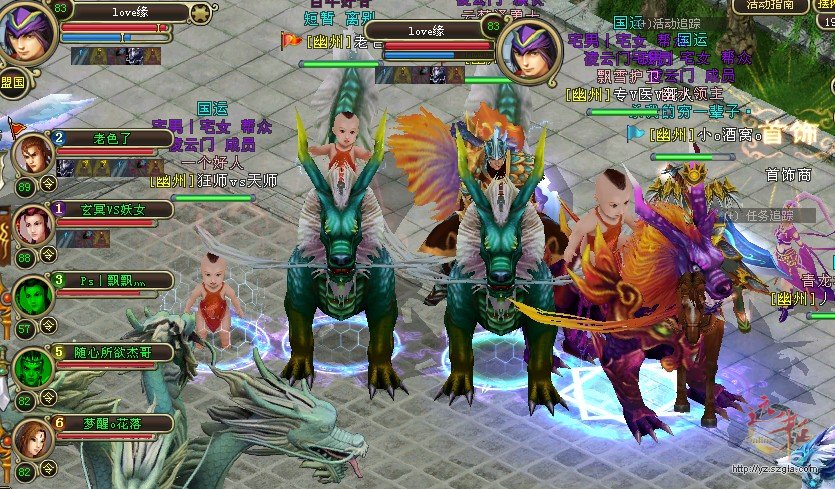This screenshot has width=835, height=489.
Task: Click the 令 command icon under 随心所欲杰哥
Action: [48, 398]
